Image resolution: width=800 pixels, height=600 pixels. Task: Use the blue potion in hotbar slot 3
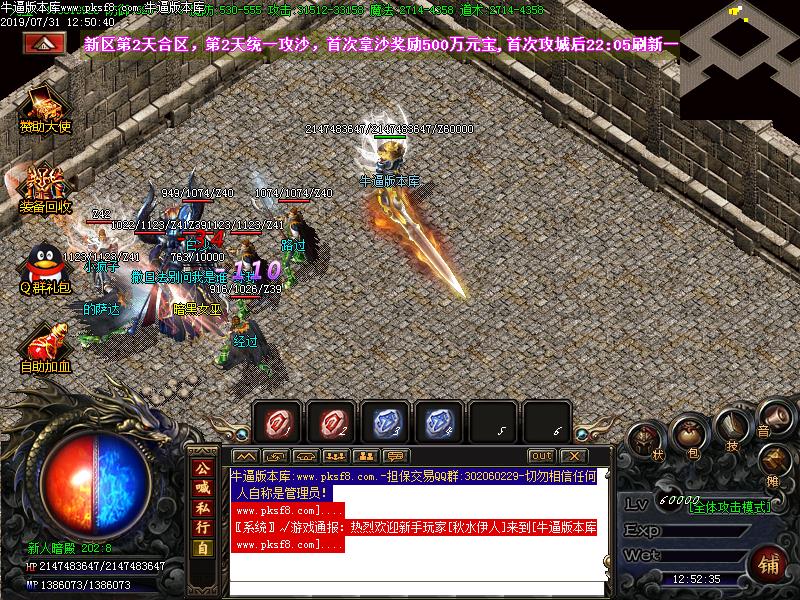click(385, 422)
